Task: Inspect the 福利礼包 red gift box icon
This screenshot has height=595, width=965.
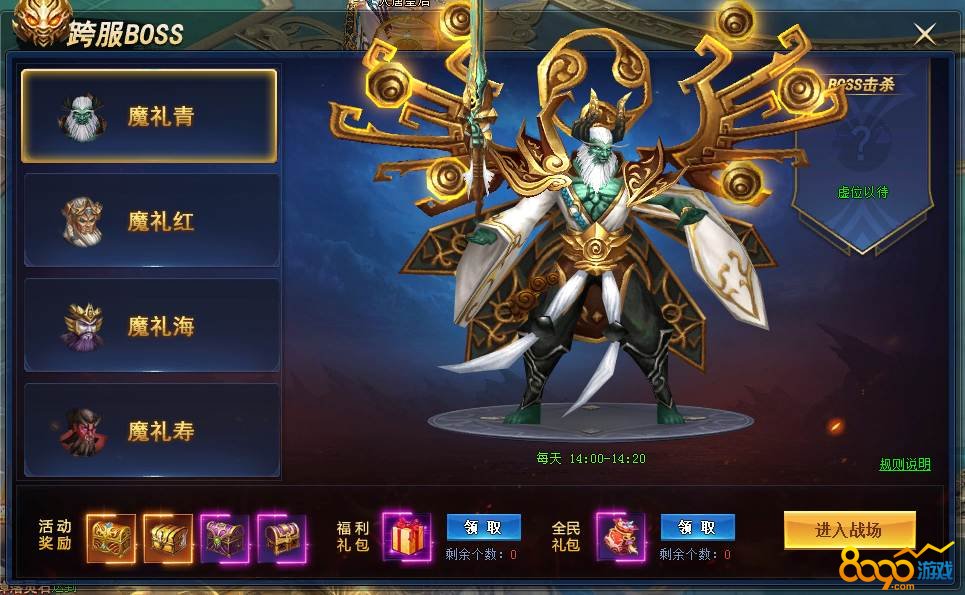Action: [x=407, y=537]
